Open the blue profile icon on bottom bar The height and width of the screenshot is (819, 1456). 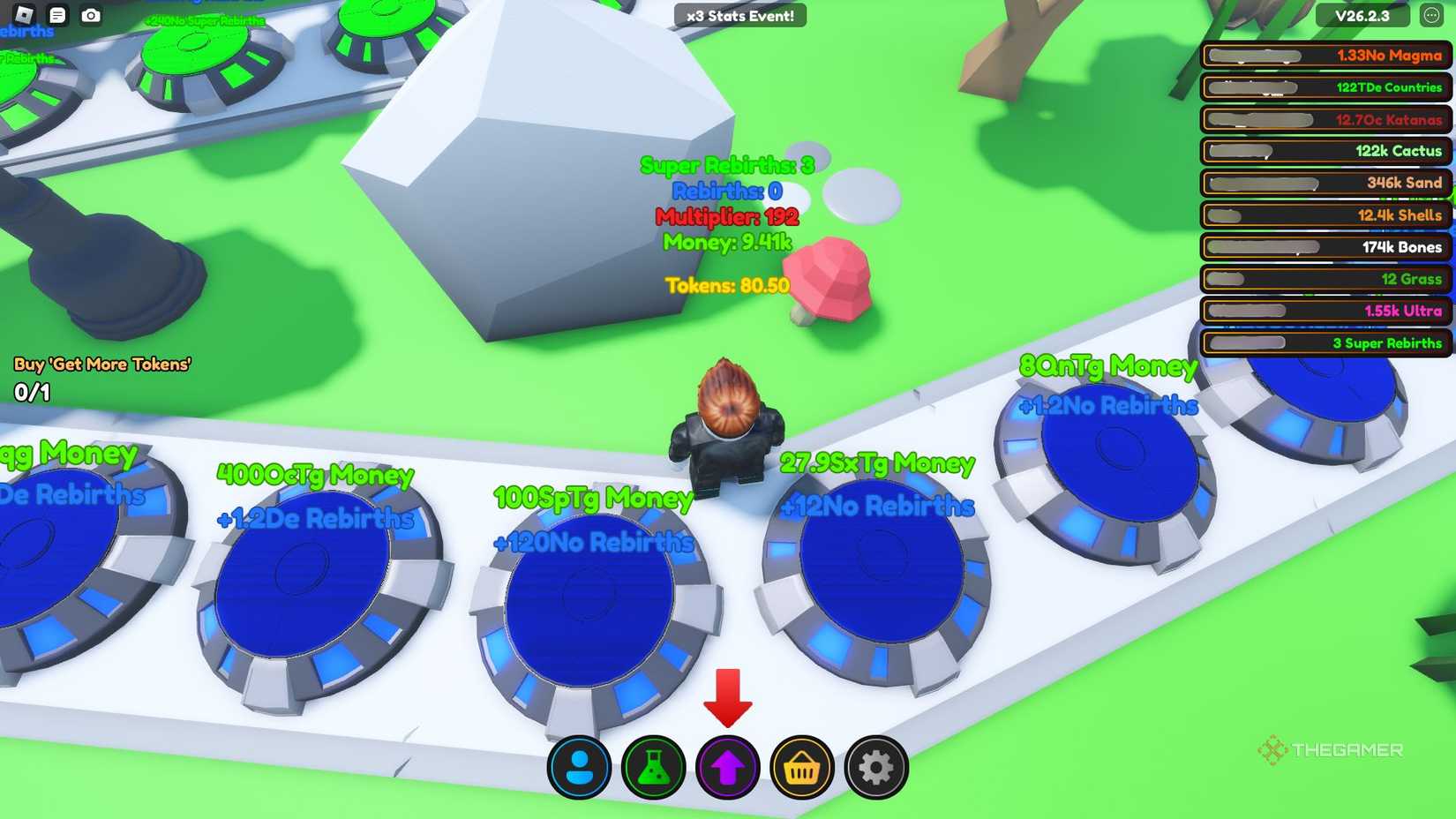[582, 767]
